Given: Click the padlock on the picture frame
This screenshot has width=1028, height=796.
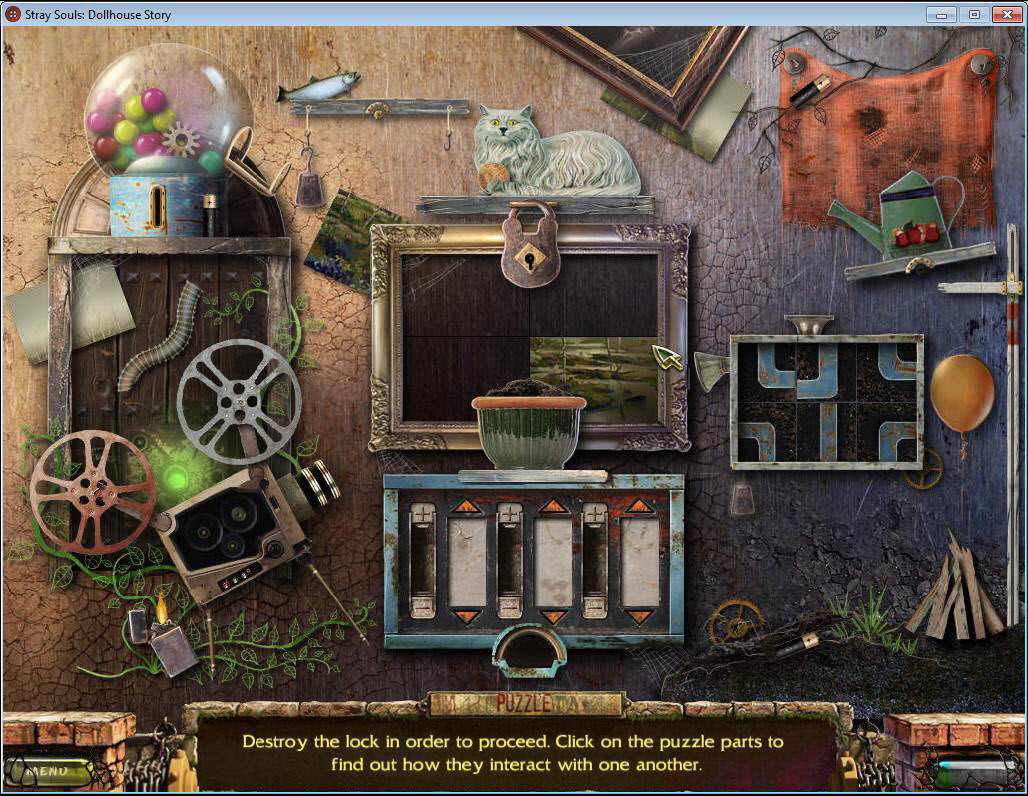Looking at the screenshot, I should tap(529, 247).
